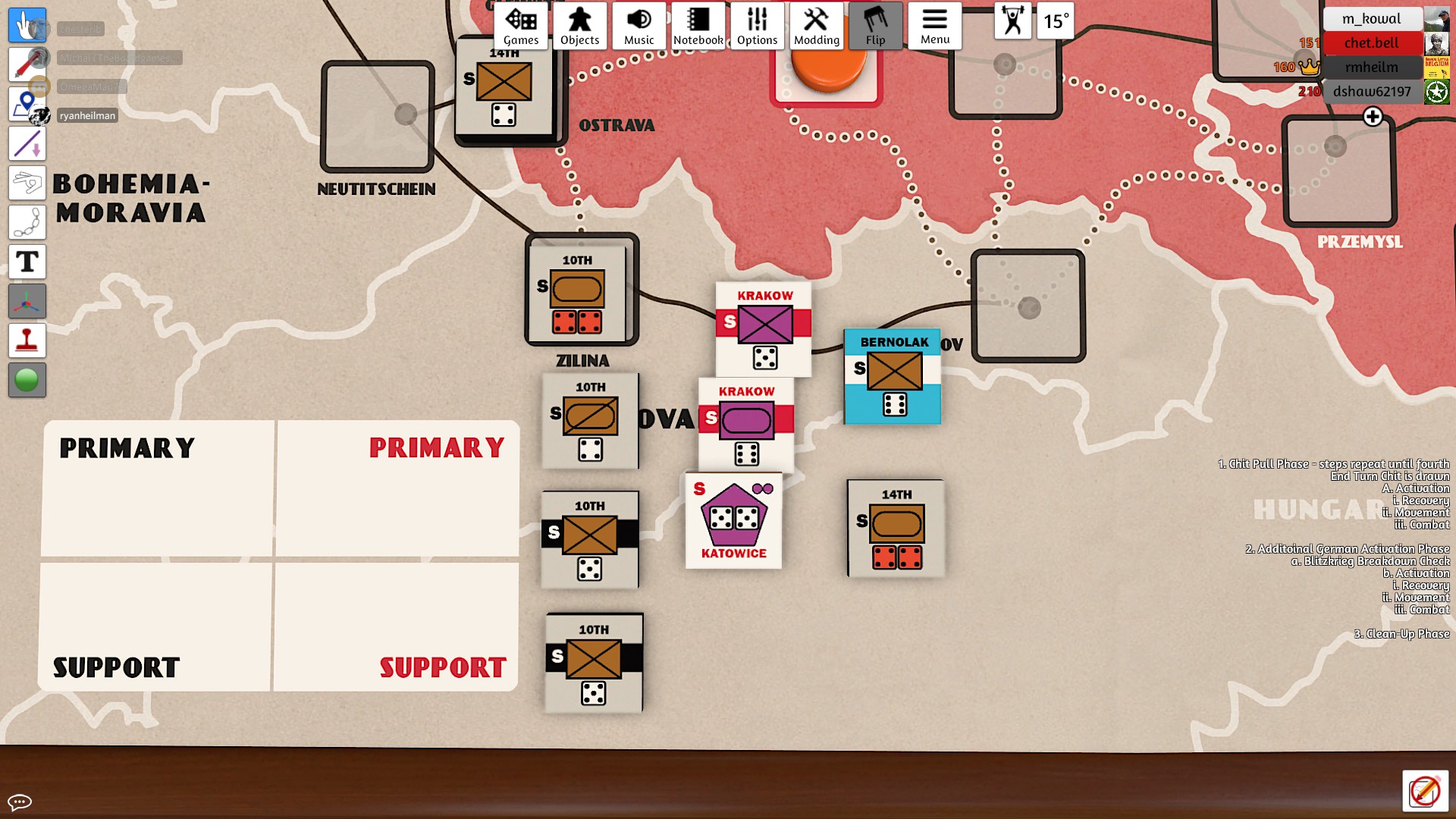Image resolution: width=1456 pixels, height=819 pixels.
Task: Select the Line tool
Action: point(27,143)
